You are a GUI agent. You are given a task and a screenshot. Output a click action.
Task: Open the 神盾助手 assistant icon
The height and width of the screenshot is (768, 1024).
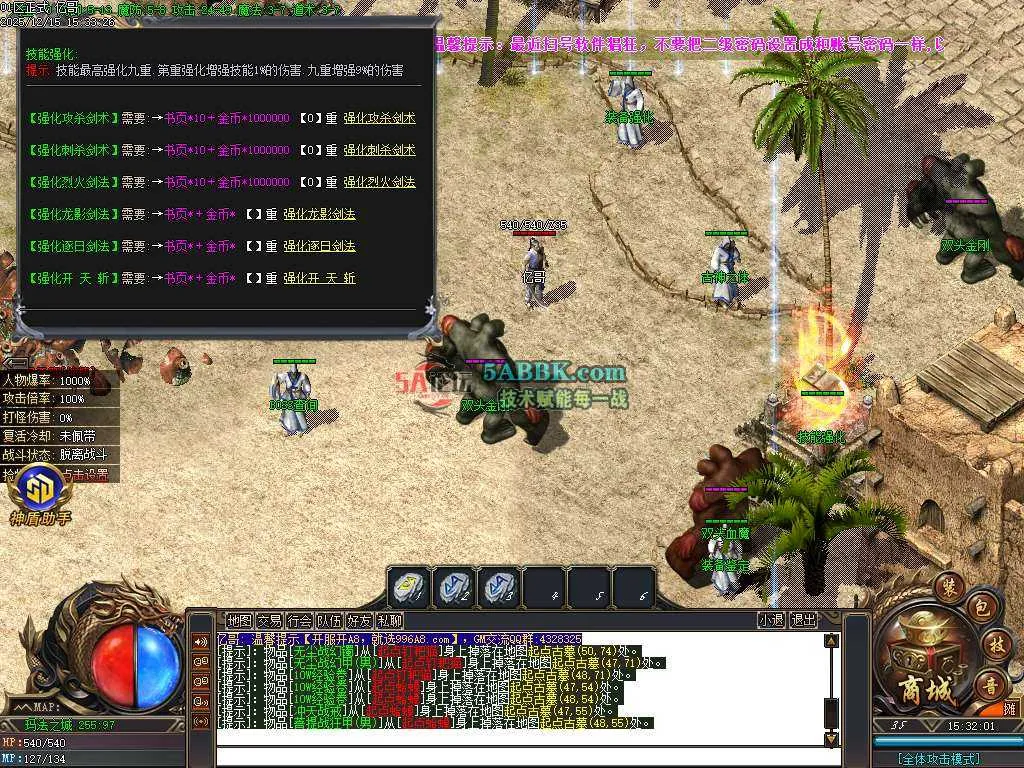pos(41,492)
